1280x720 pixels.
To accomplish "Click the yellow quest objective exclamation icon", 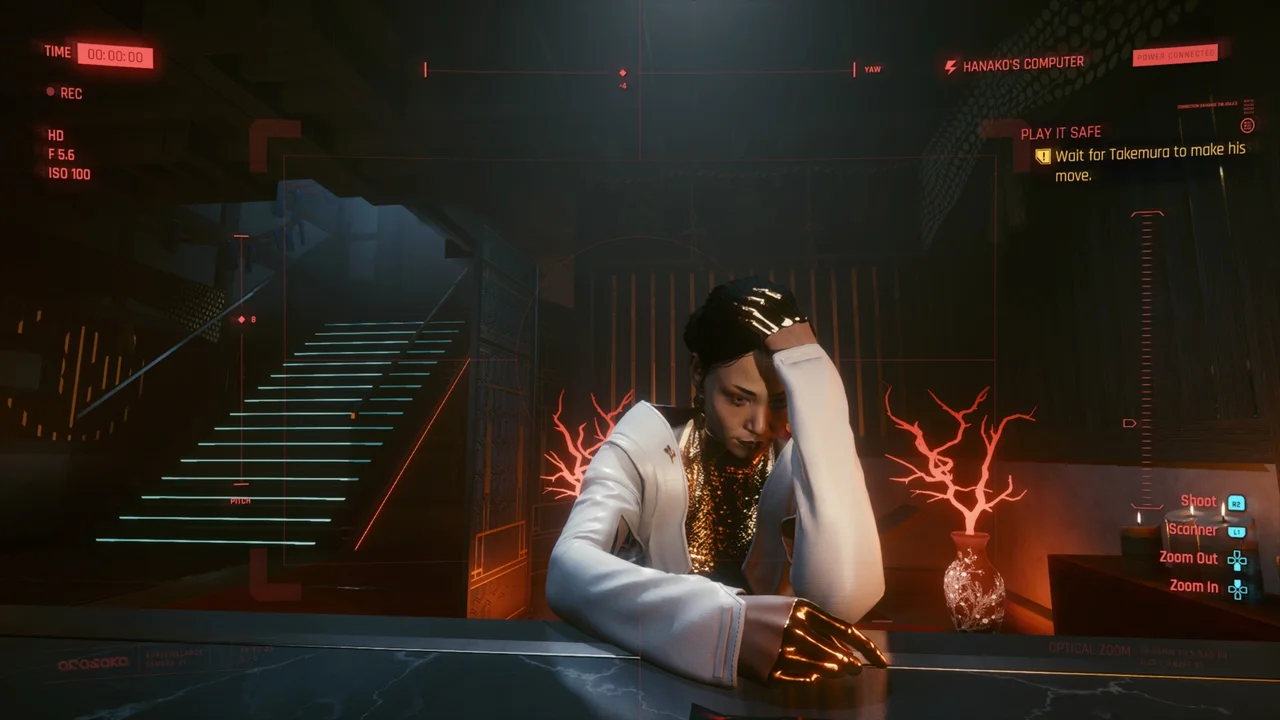I will pyautogui.click(x=1042, y=156).
